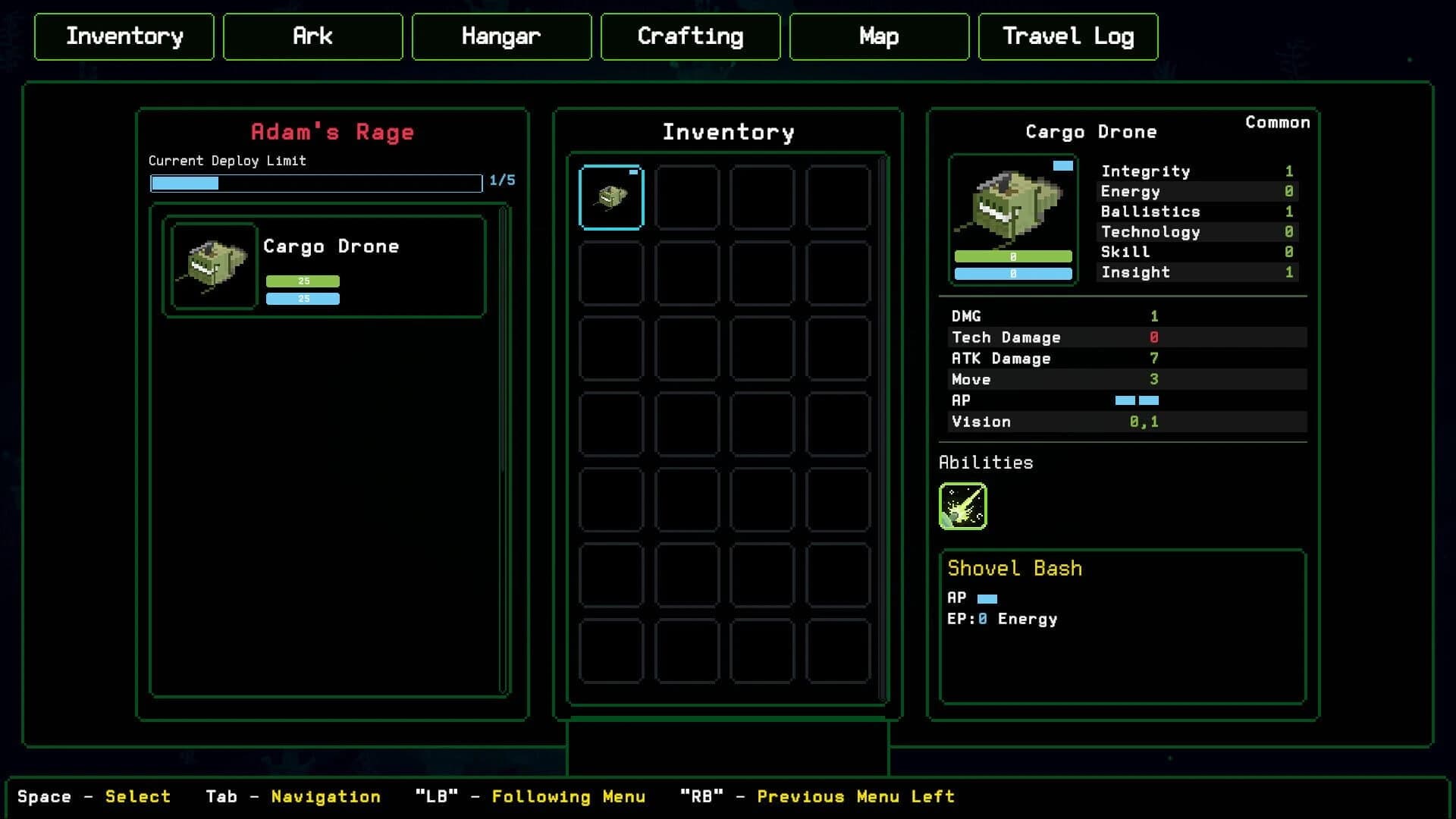Image resolution: width=1456 pixels, height=819 pixels.
Task: Open the Ark tab
Action: tap(312, 36)
